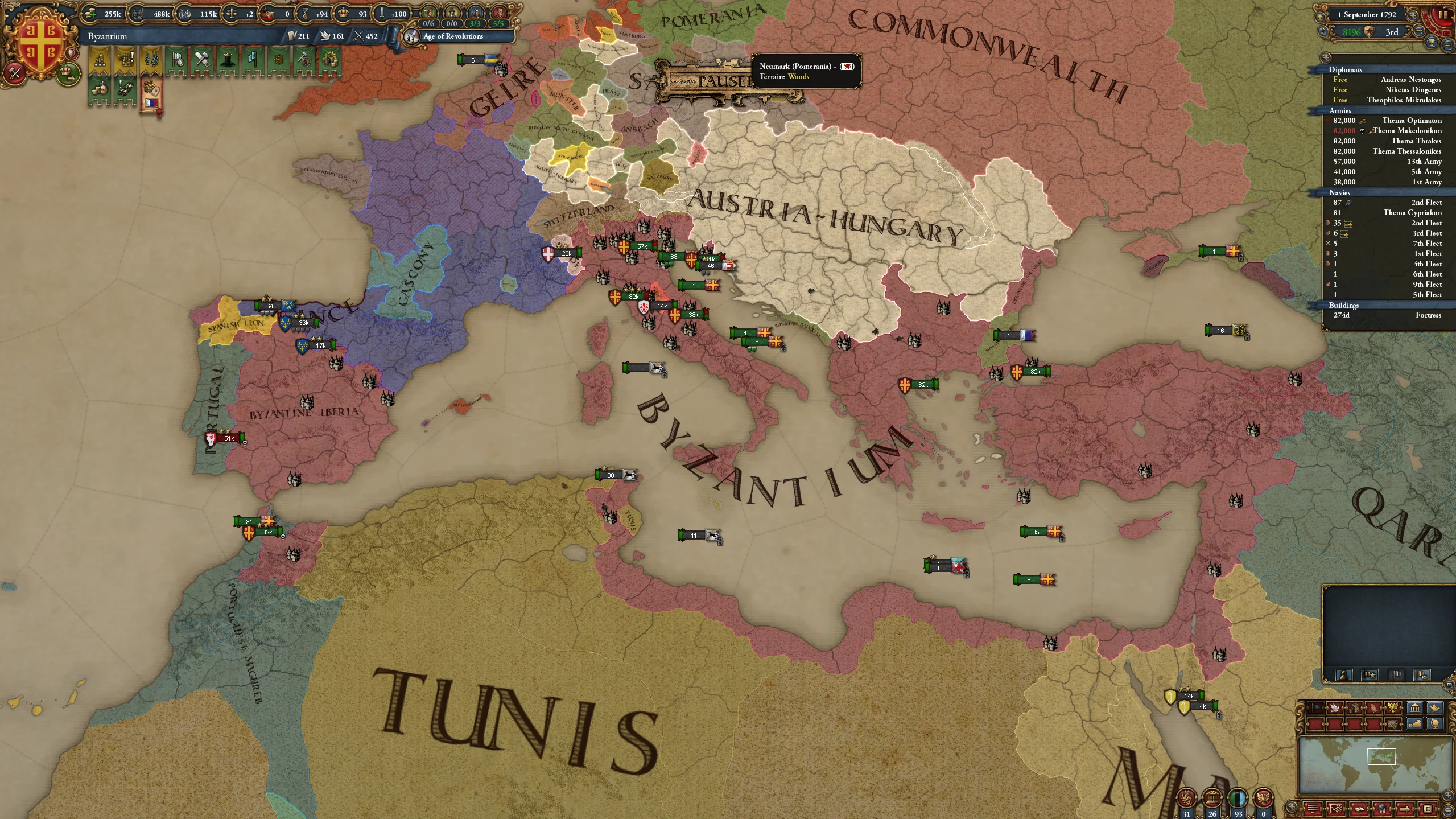Open the Fortress building entry
1456x819 pixels.
[x=1388, y=315]
